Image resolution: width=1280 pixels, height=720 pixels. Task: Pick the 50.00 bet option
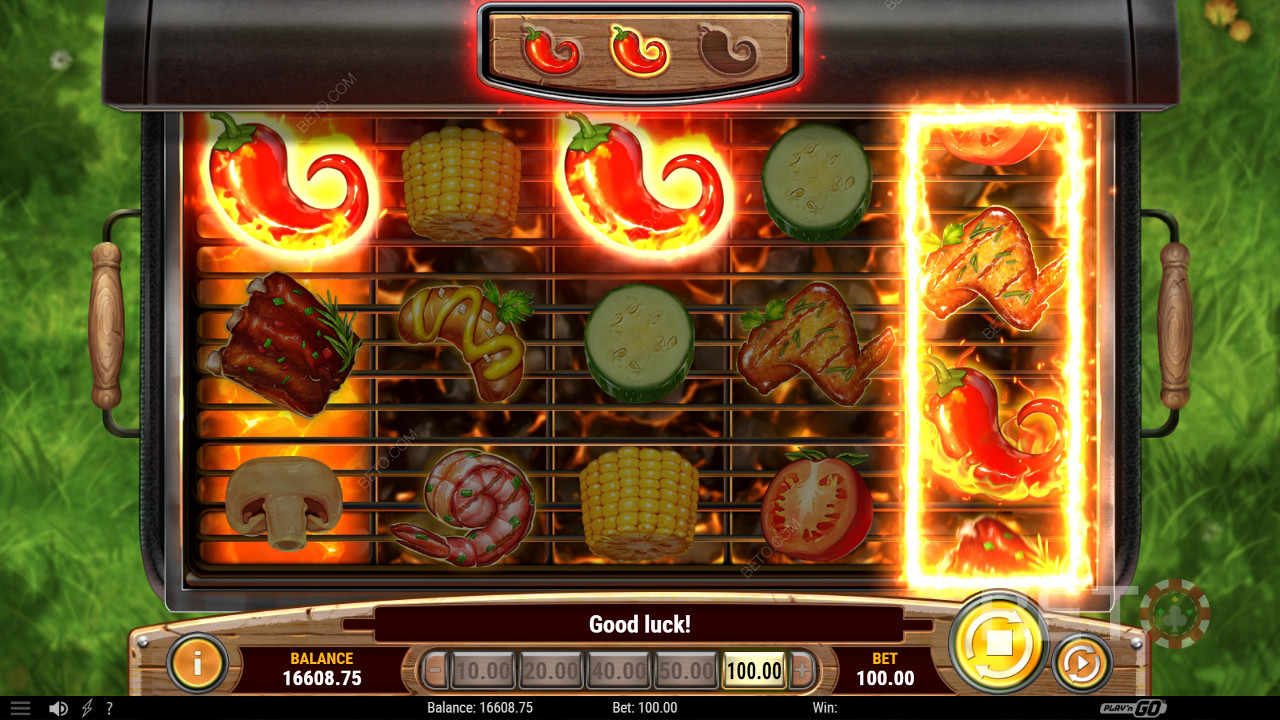point(686,670)
